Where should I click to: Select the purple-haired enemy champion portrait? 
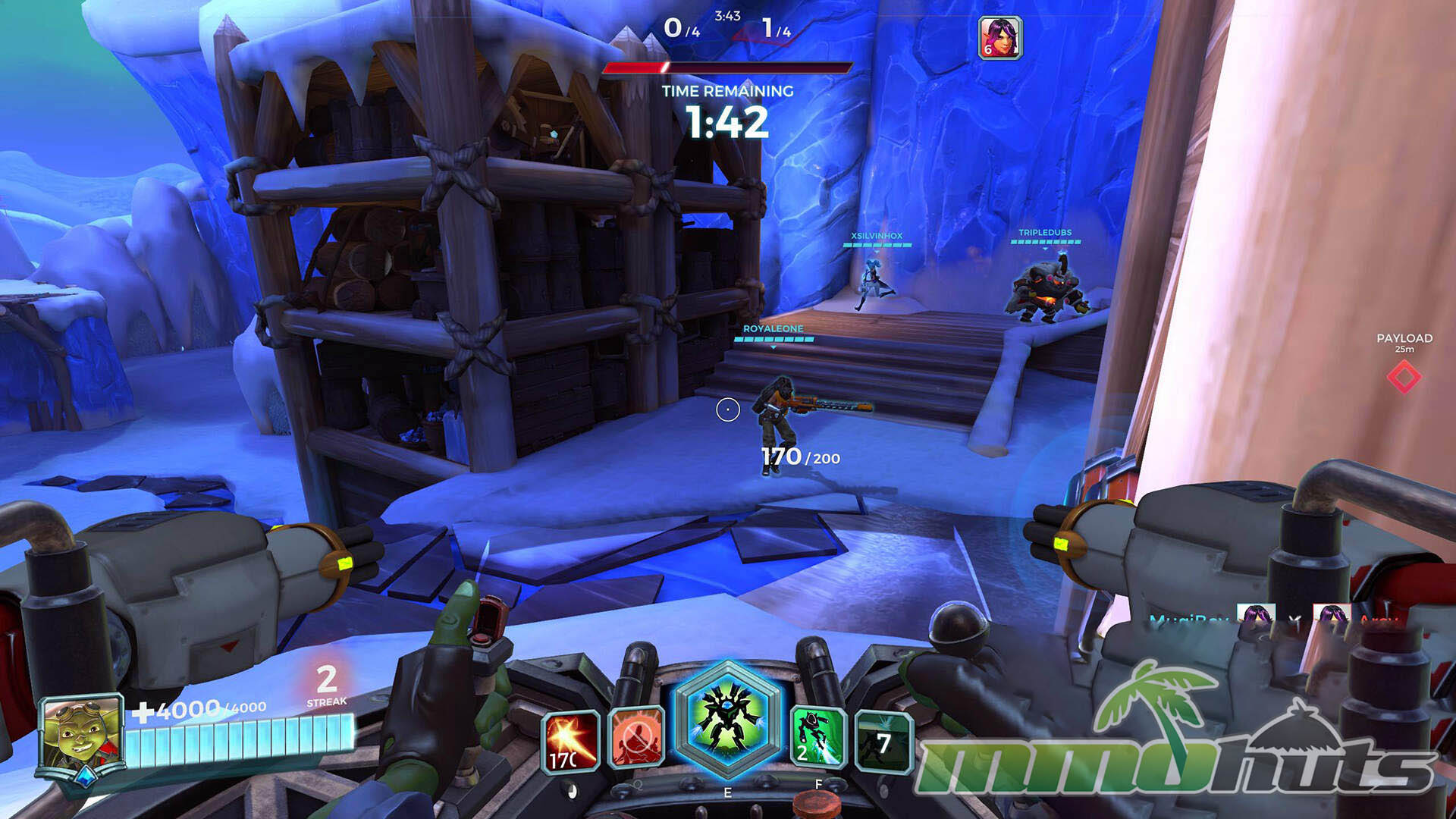pyautogui.click(x=1000, y=38)
